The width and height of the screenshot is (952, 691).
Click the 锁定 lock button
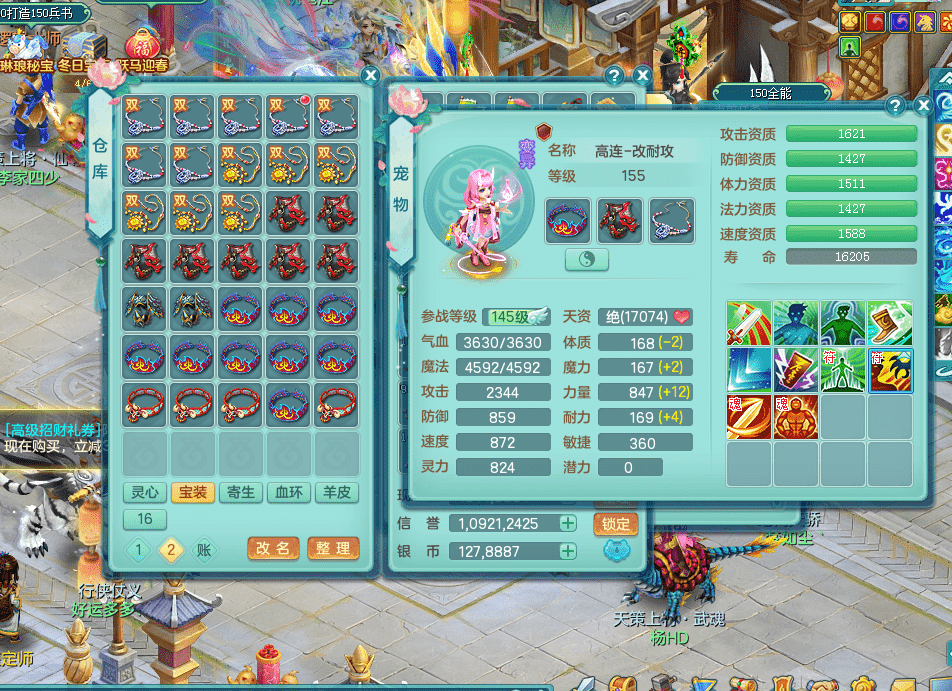tap(616, 523)
